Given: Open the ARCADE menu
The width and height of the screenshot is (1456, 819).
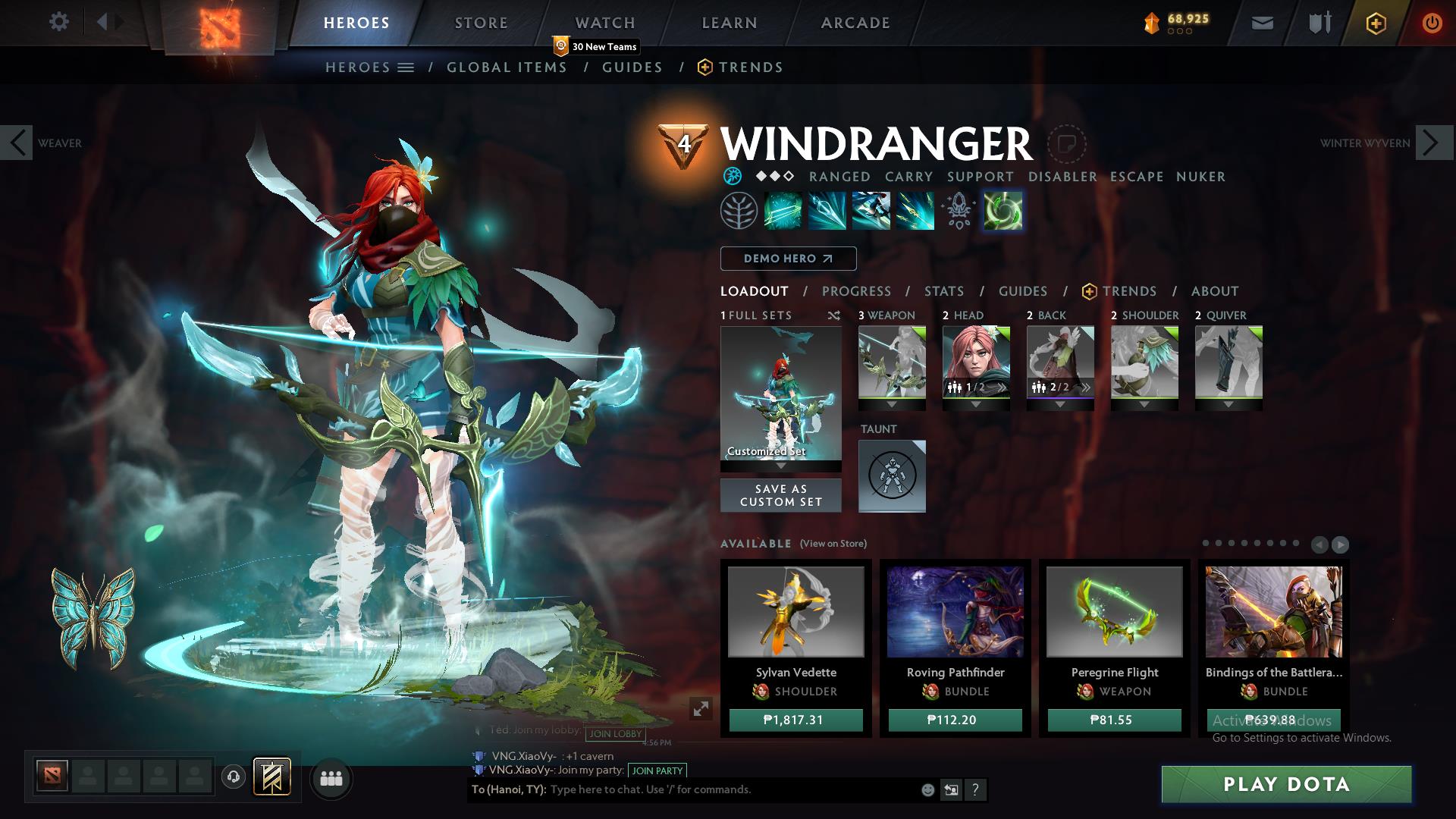Looking at the screenshot, I should (855, 22).
